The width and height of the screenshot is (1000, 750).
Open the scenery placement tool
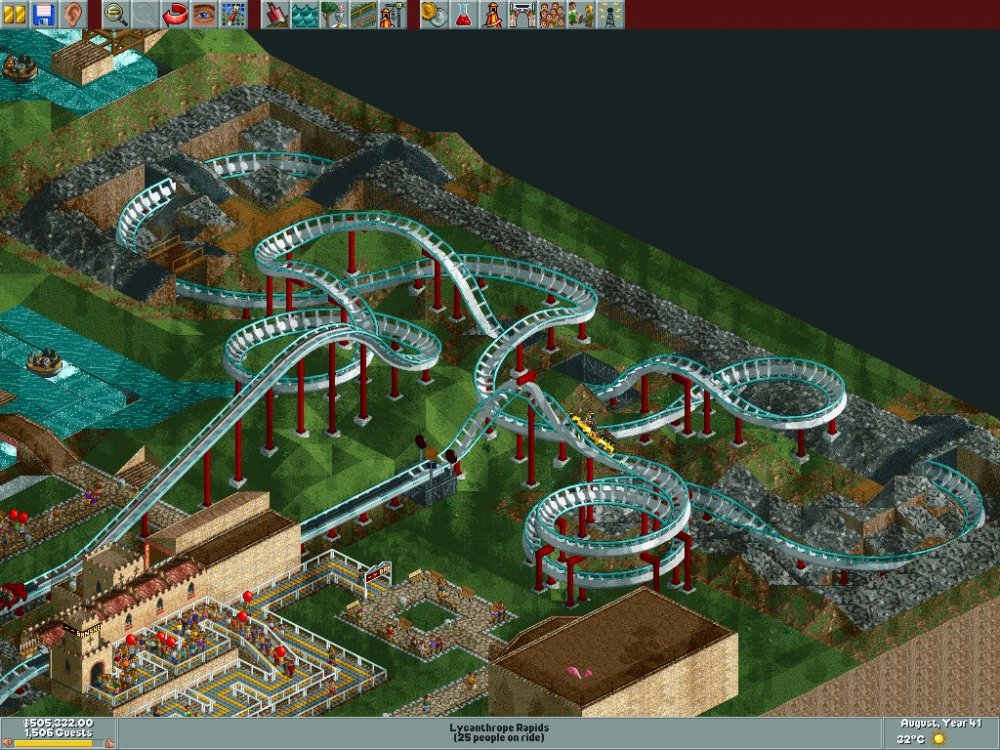click(334, 14)
